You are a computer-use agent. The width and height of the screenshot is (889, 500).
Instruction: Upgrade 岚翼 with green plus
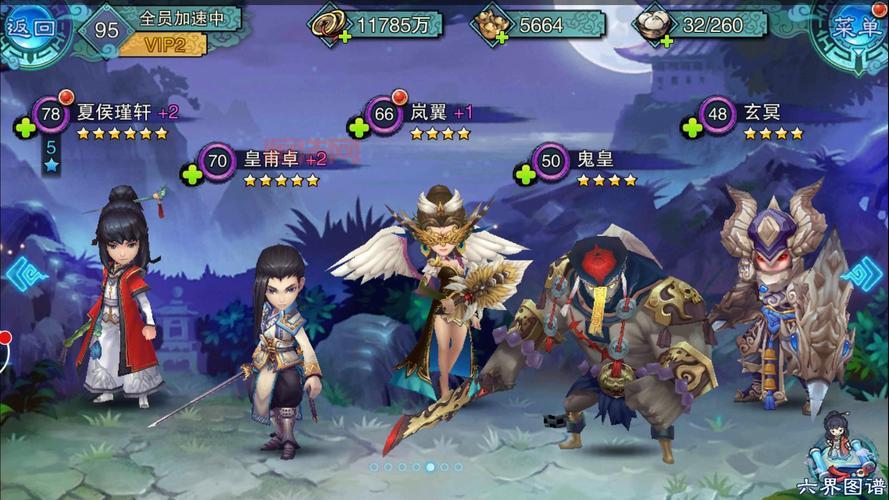356,128
